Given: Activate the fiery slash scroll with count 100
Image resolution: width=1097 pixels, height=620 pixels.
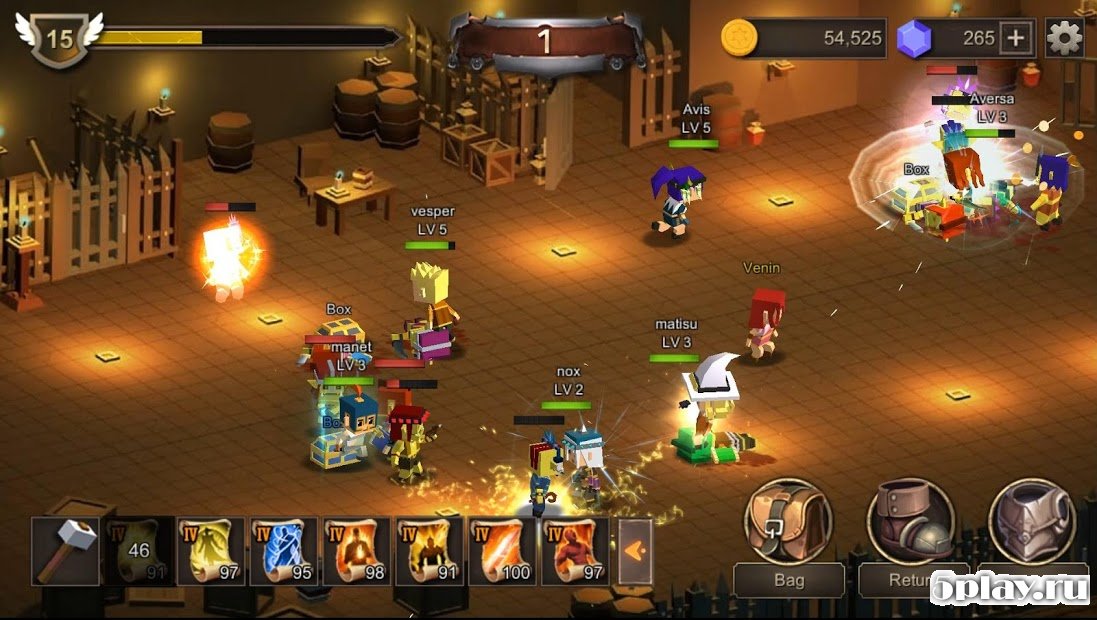Looking at the screenshot, I should 503,550.
